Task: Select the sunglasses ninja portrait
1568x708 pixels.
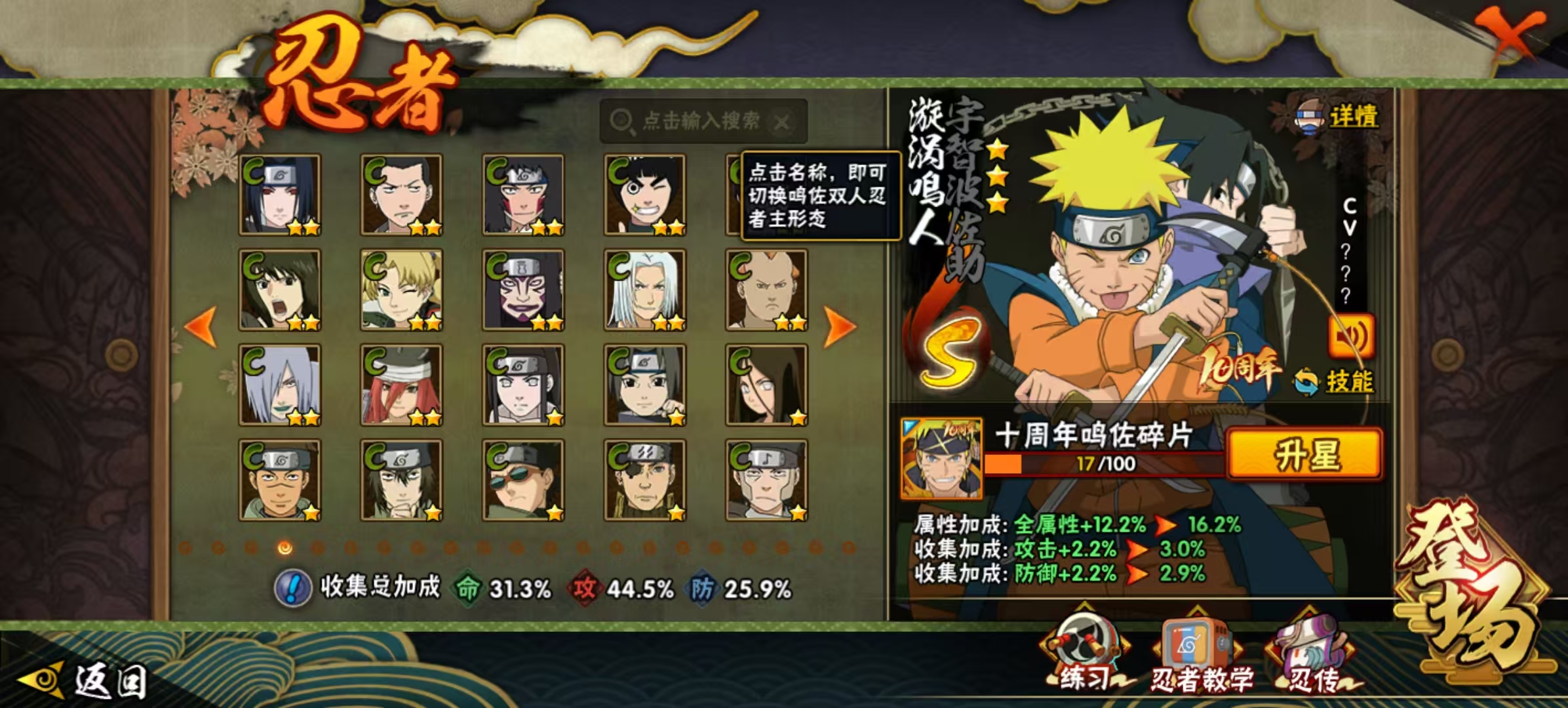Action: pyautogui.click(x=523, y=480)
